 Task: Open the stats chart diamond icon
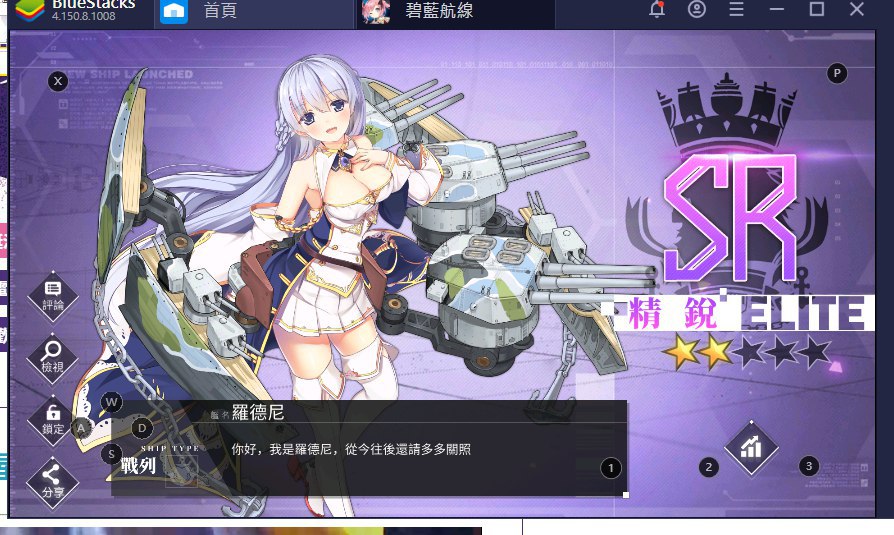751,447
